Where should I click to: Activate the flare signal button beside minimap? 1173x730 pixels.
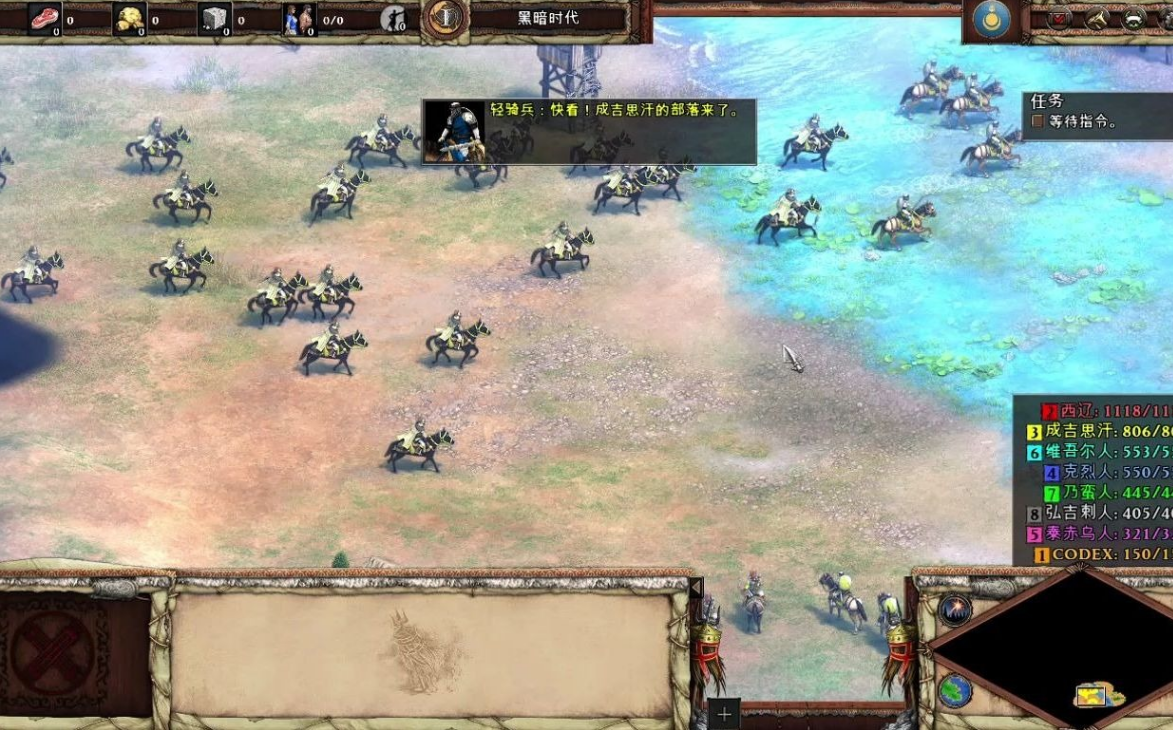click(955, 611)
